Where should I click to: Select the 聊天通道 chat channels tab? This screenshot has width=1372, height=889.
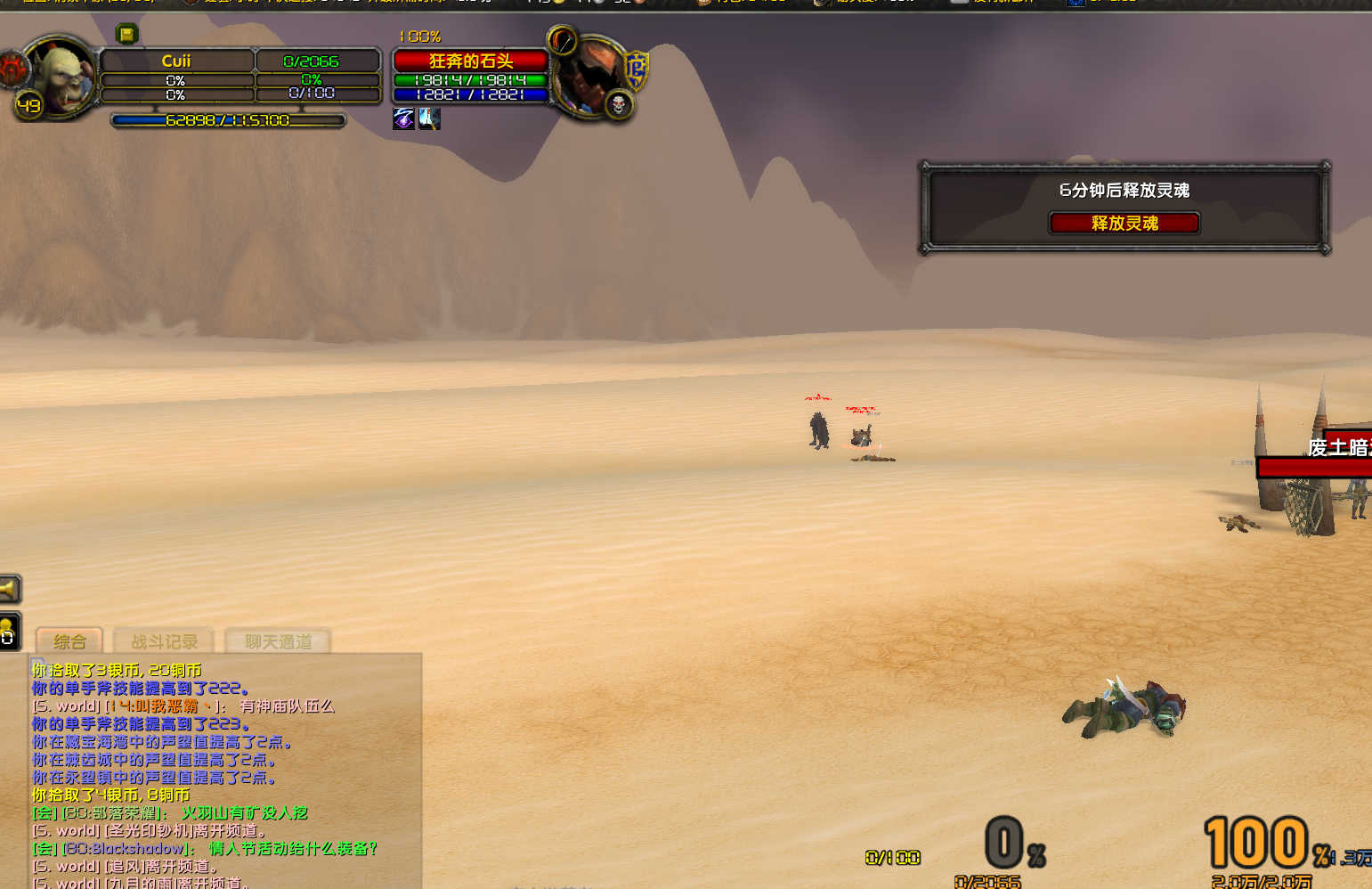279,641
